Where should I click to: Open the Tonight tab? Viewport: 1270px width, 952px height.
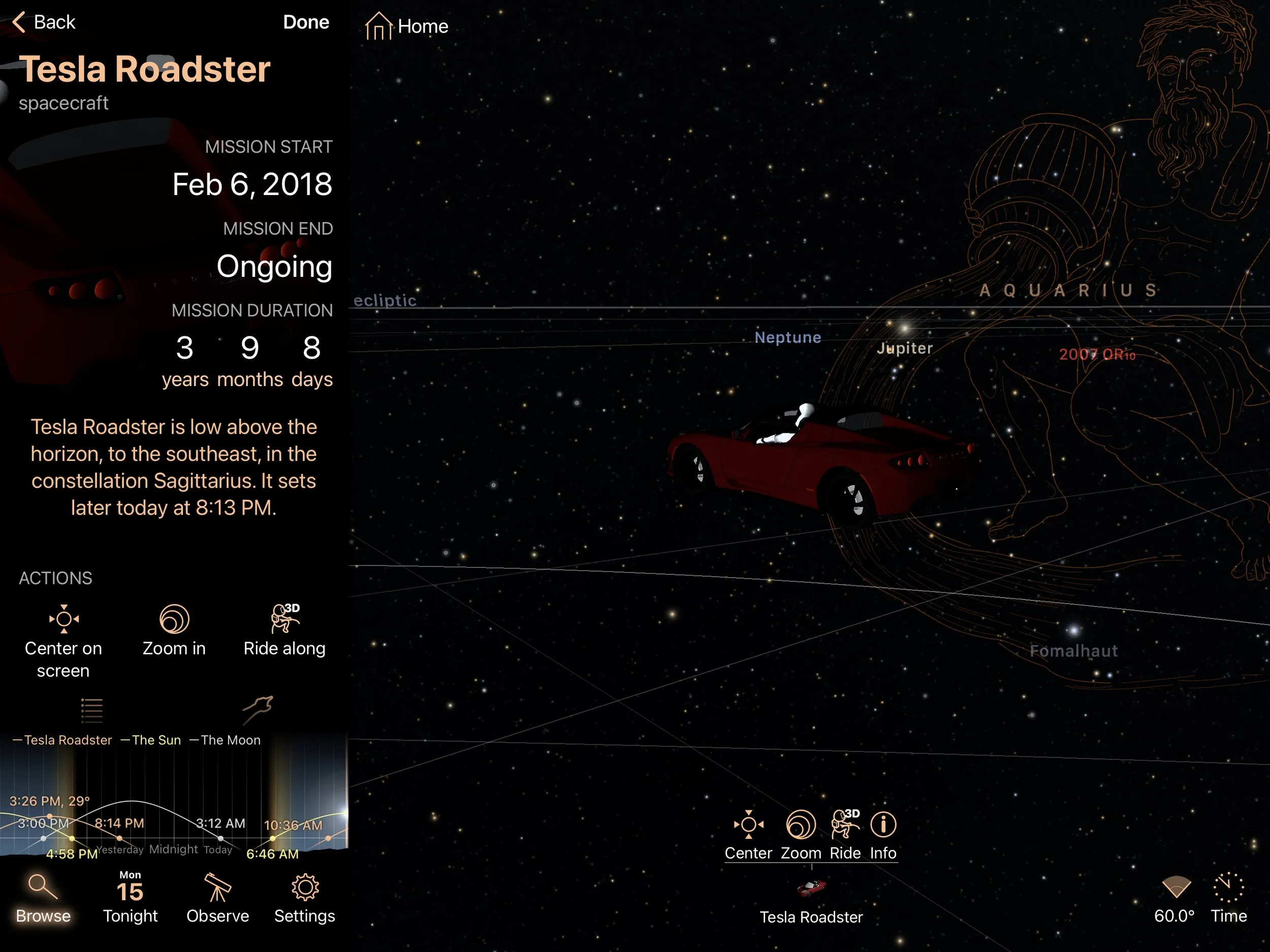[x=131, y=899]
